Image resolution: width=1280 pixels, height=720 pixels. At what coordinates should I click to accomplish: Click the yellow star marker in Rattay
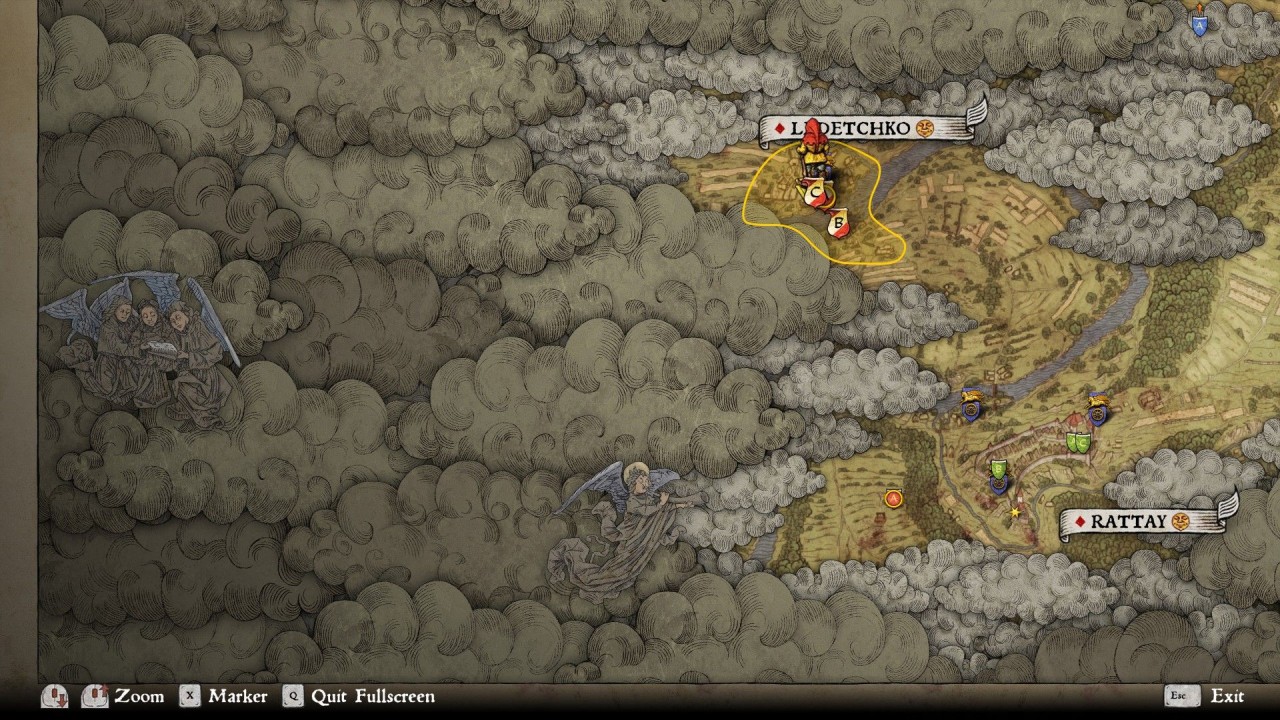tap(1015, 512)
